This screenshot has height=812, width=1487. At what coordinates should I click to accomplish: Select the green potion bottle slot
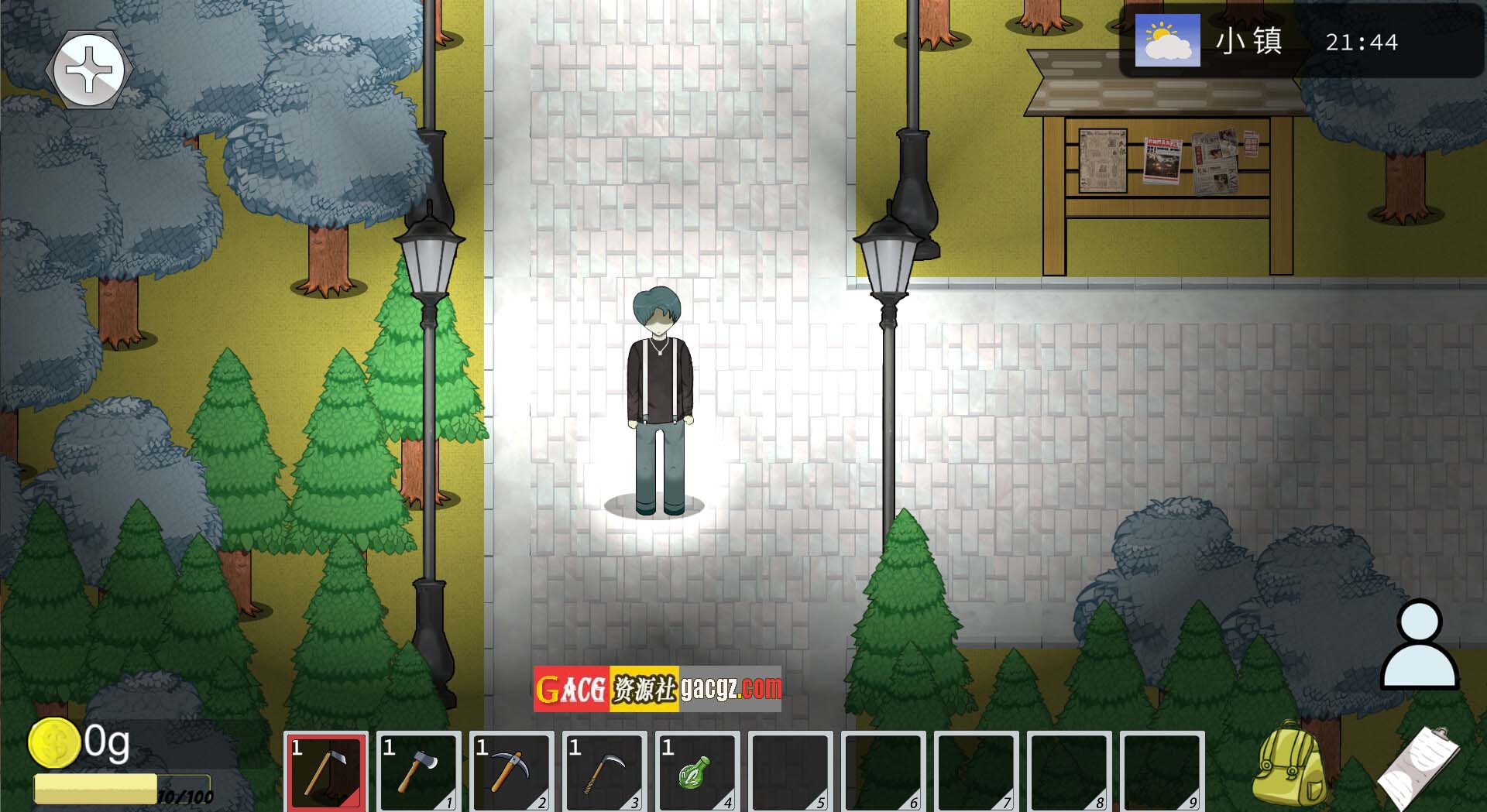(x=697, y=771)
